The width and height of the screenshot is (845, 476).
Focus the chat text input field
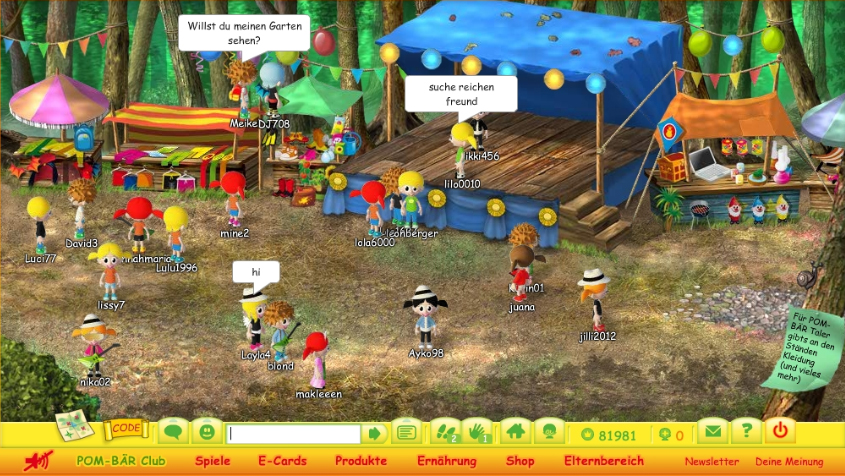point(293,434)
